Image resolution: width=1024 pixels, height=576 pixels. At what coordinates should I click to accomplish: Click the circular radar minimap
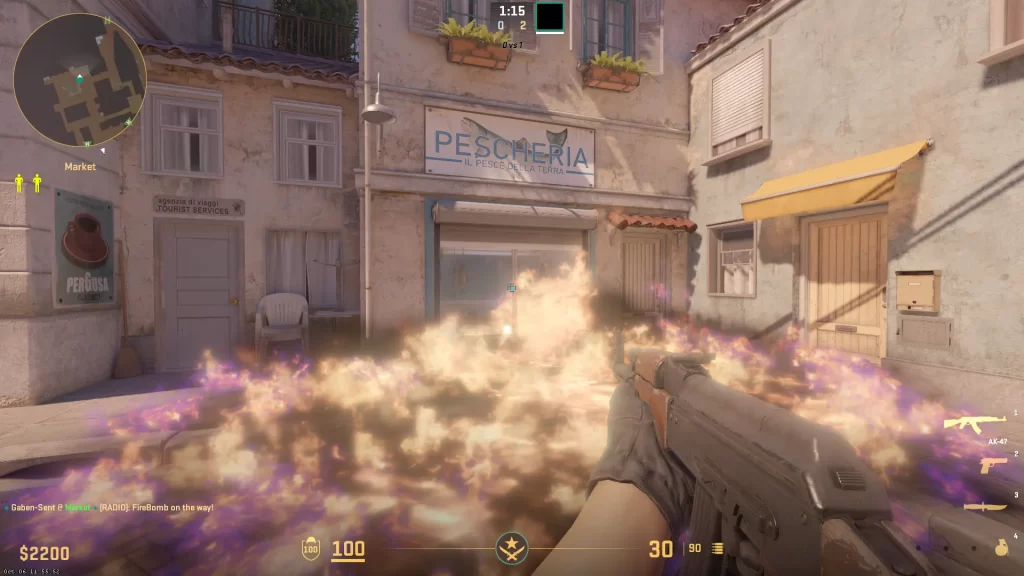tap(80, 80)
